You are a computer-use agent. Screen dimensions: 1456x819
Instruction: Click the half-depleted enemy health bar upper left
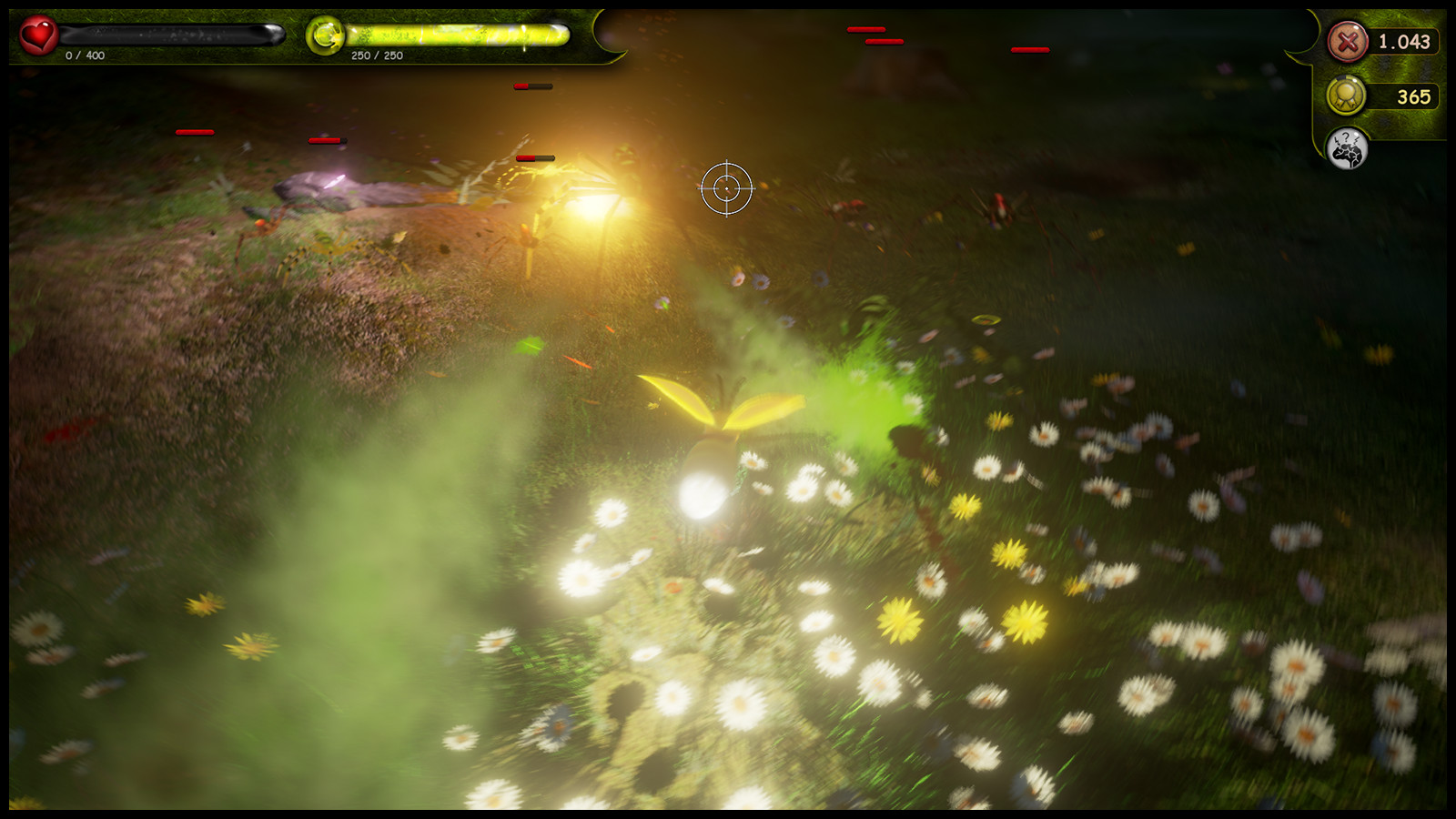tap(532, 85)
